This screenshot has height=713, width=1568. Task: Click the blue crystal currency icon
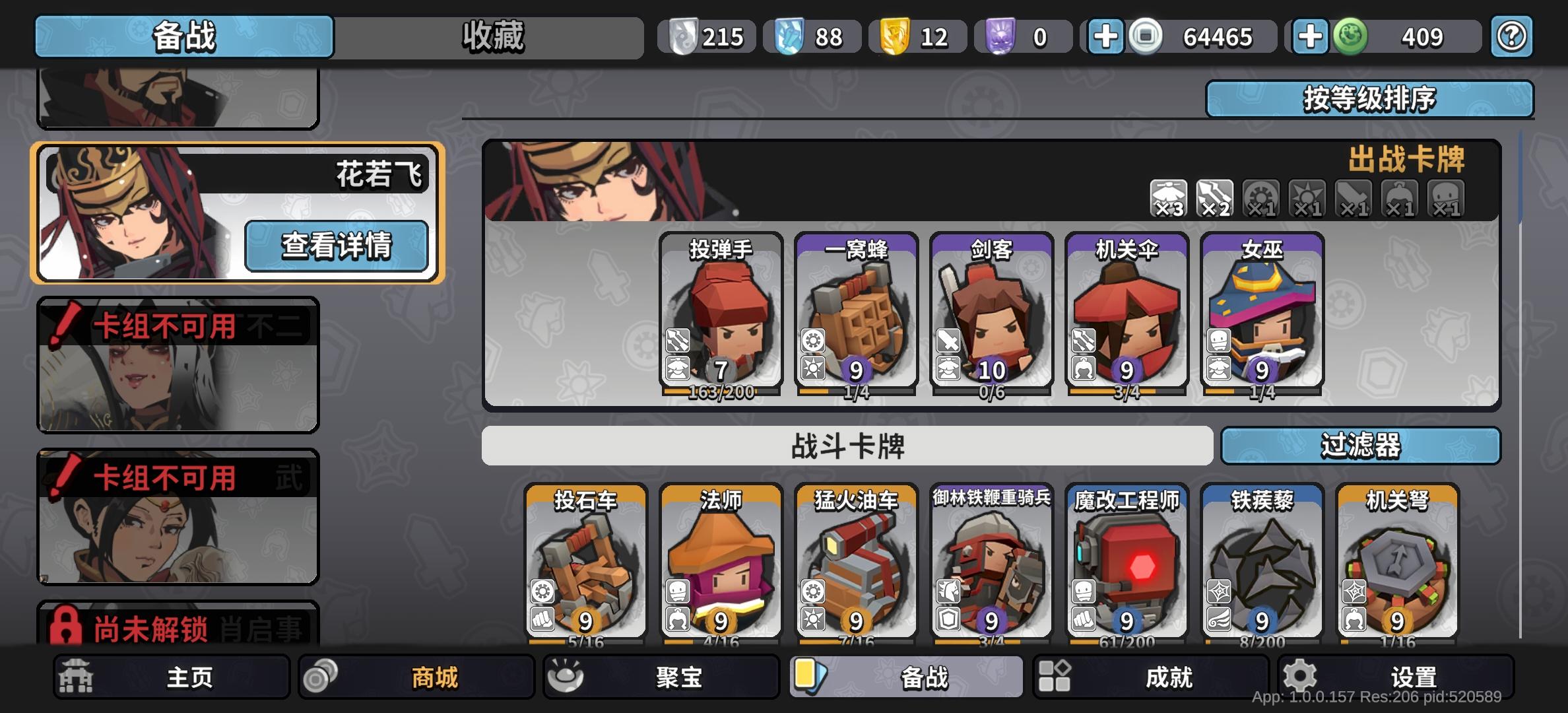(x=789, y=36)
